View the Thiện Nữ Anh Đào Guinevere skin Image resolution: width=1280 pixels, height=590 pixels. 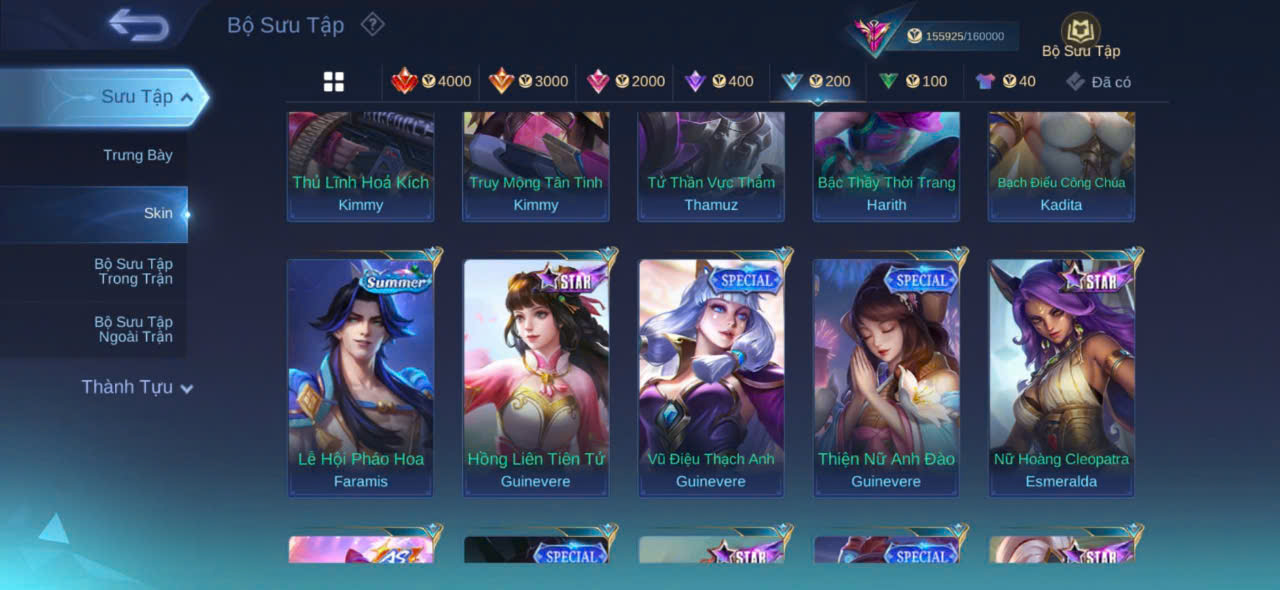pos(886,377)
